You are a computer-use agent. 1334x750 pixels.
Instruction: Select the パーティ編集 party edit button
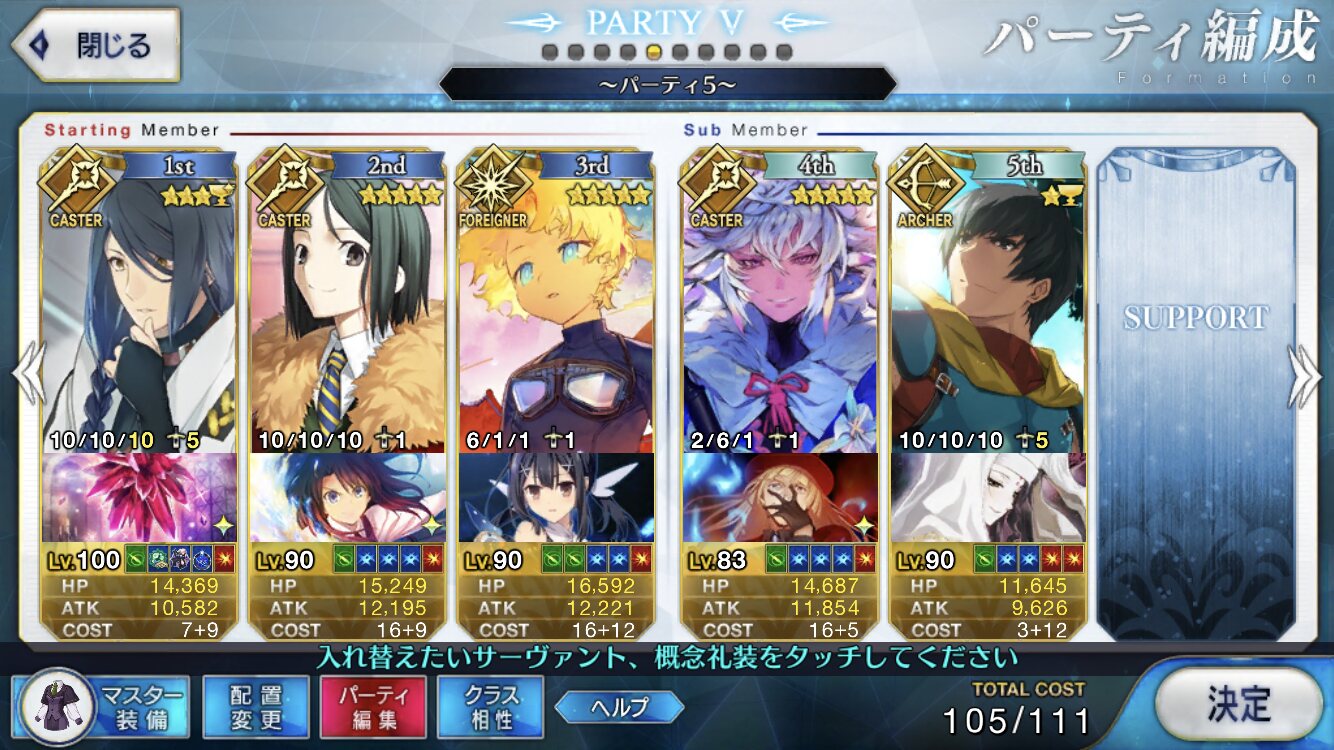click(373, 708)
